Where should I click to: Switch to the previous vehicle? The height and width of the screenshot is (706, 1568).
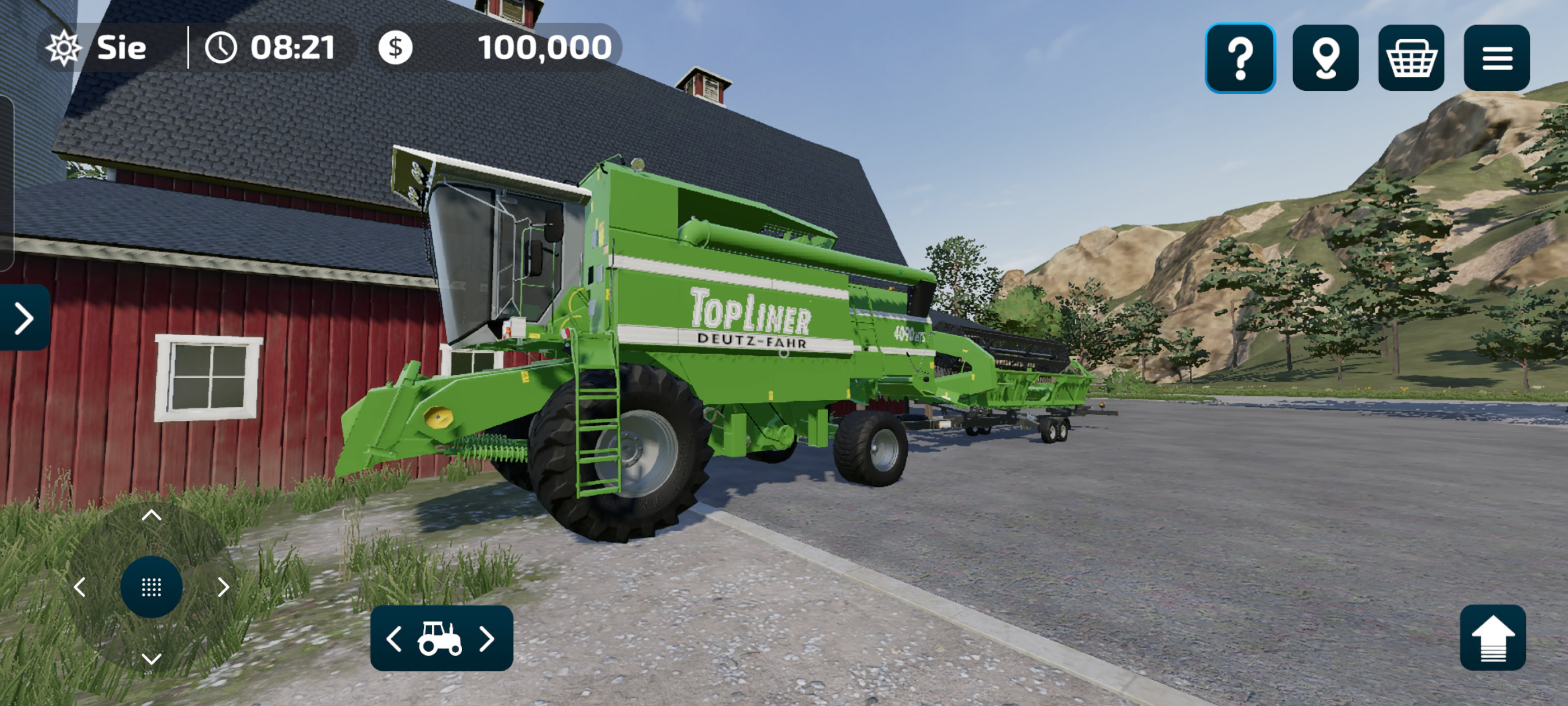tap(394, 638)
